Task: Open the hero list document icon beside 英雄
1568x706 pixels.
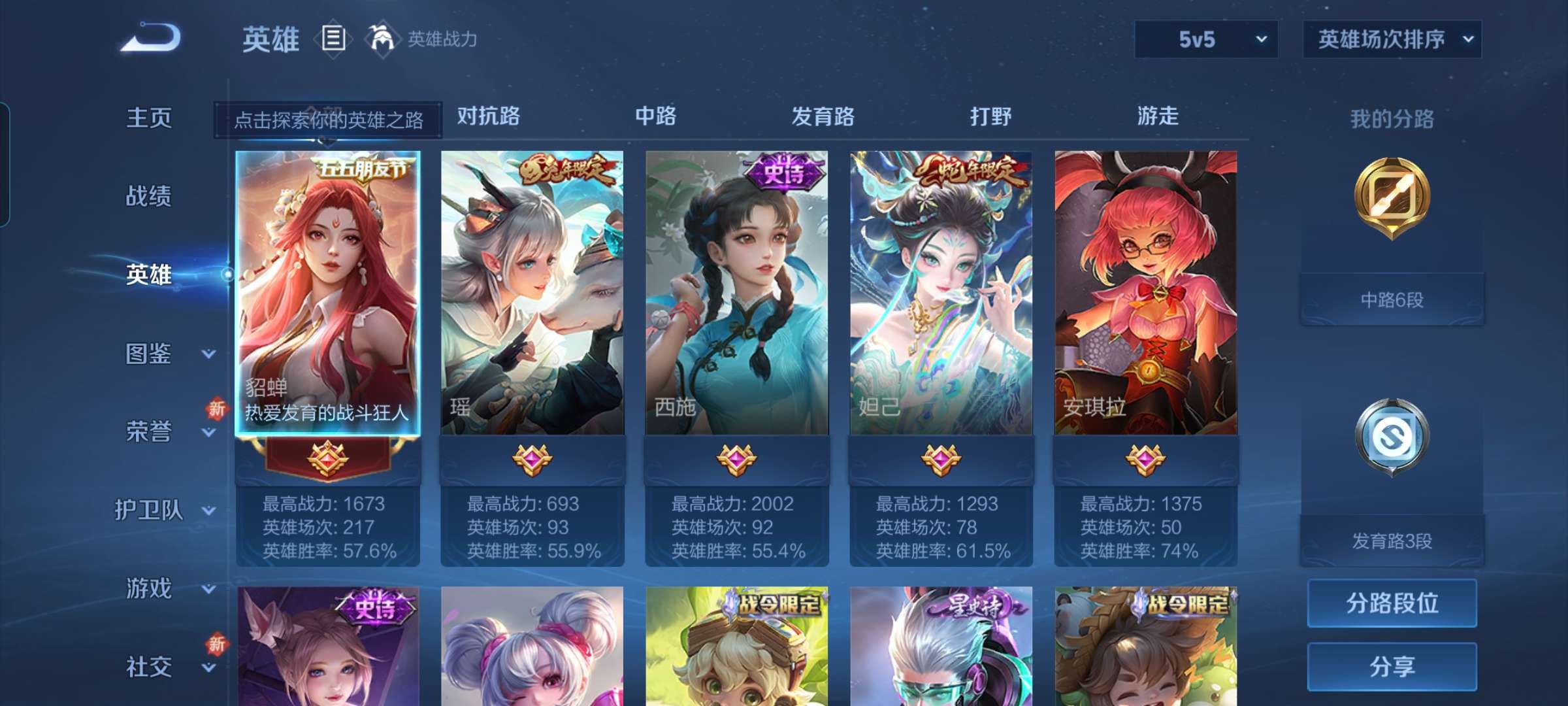Action: (333, 38)
